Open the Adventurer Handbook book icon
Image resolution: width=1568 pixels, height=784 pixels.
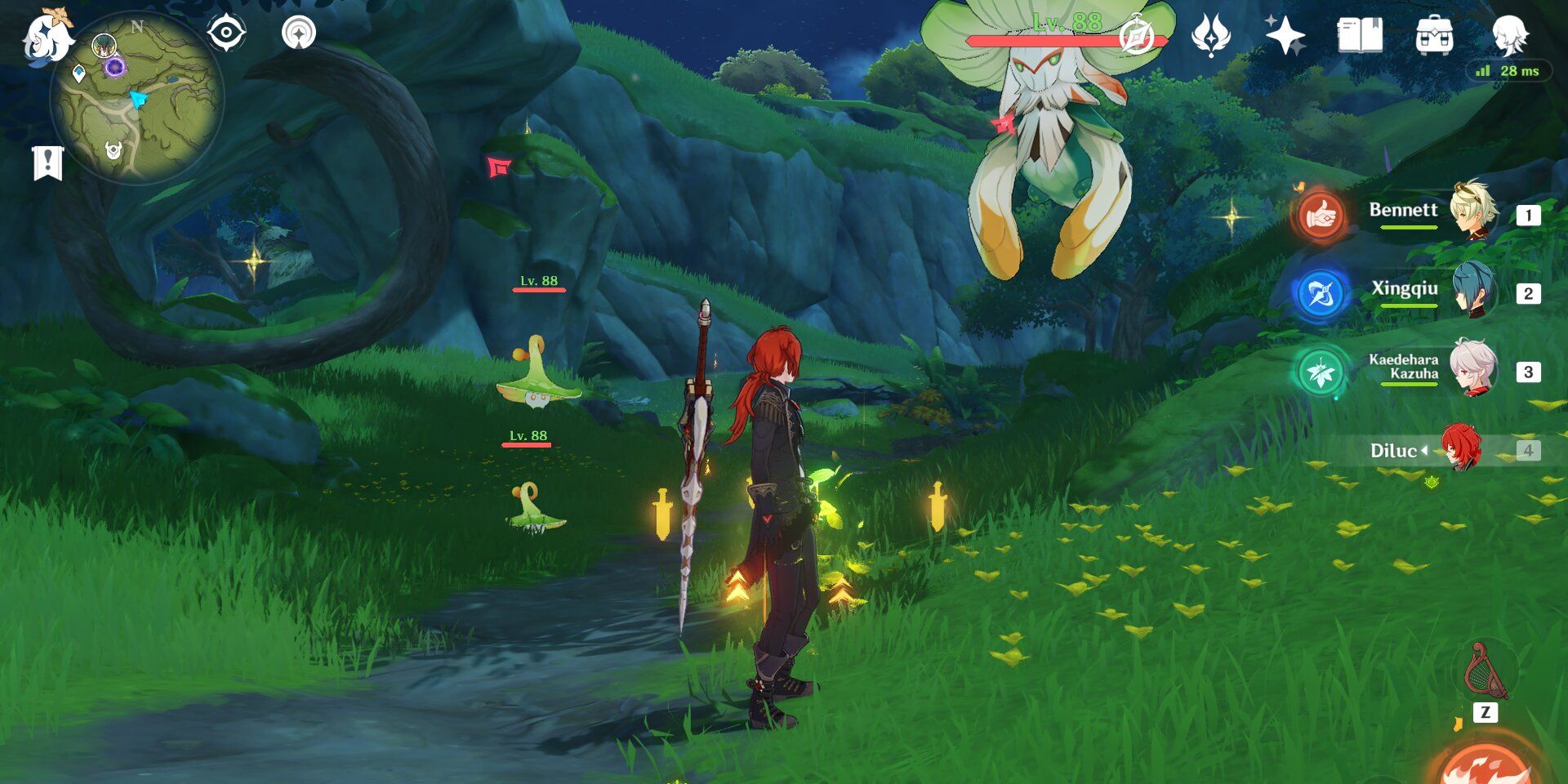click(x=1360, y=36)
